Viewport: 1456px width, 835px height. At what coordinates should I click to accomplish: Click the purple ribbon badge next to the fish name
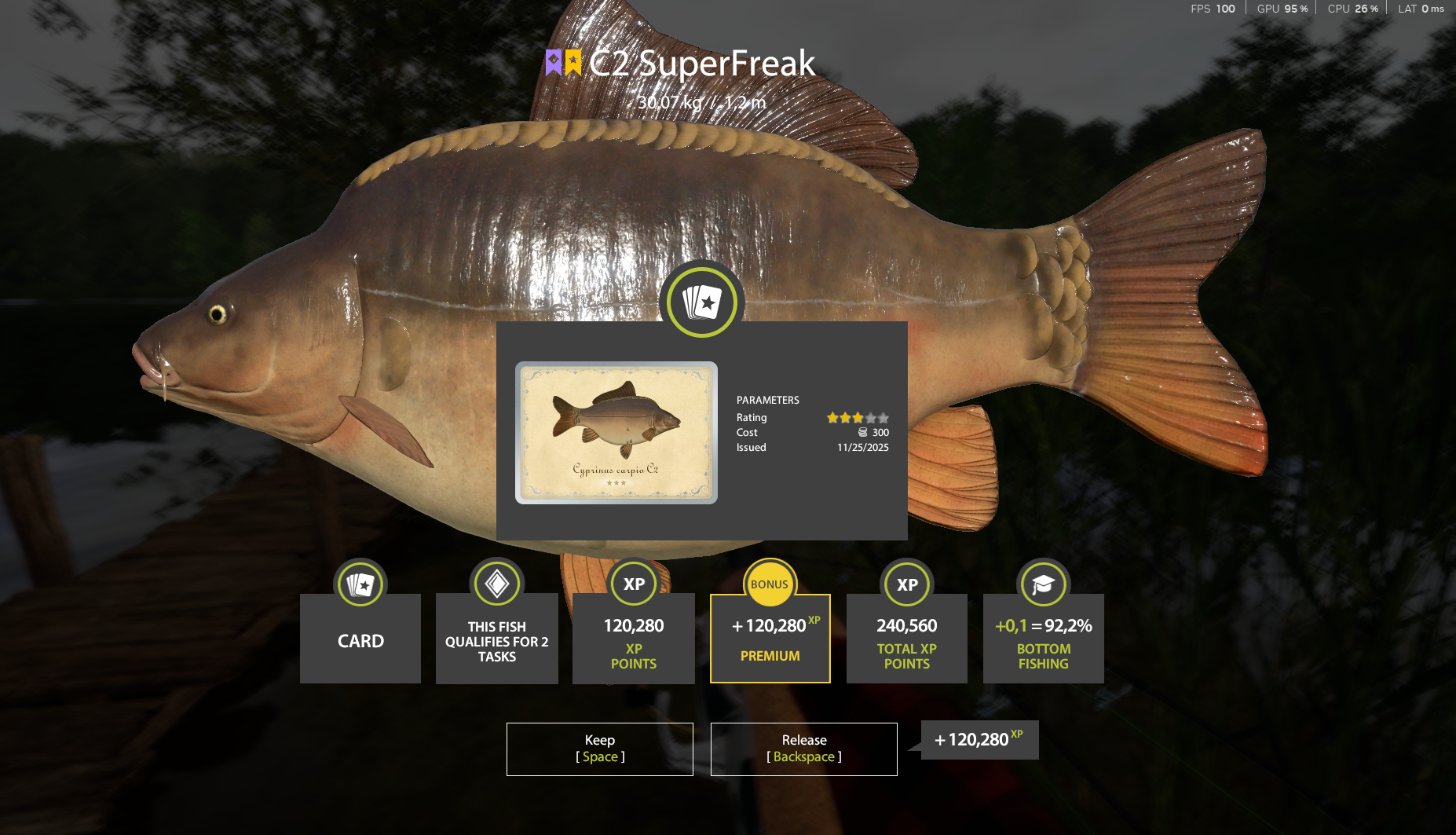(x=554, y=60)
